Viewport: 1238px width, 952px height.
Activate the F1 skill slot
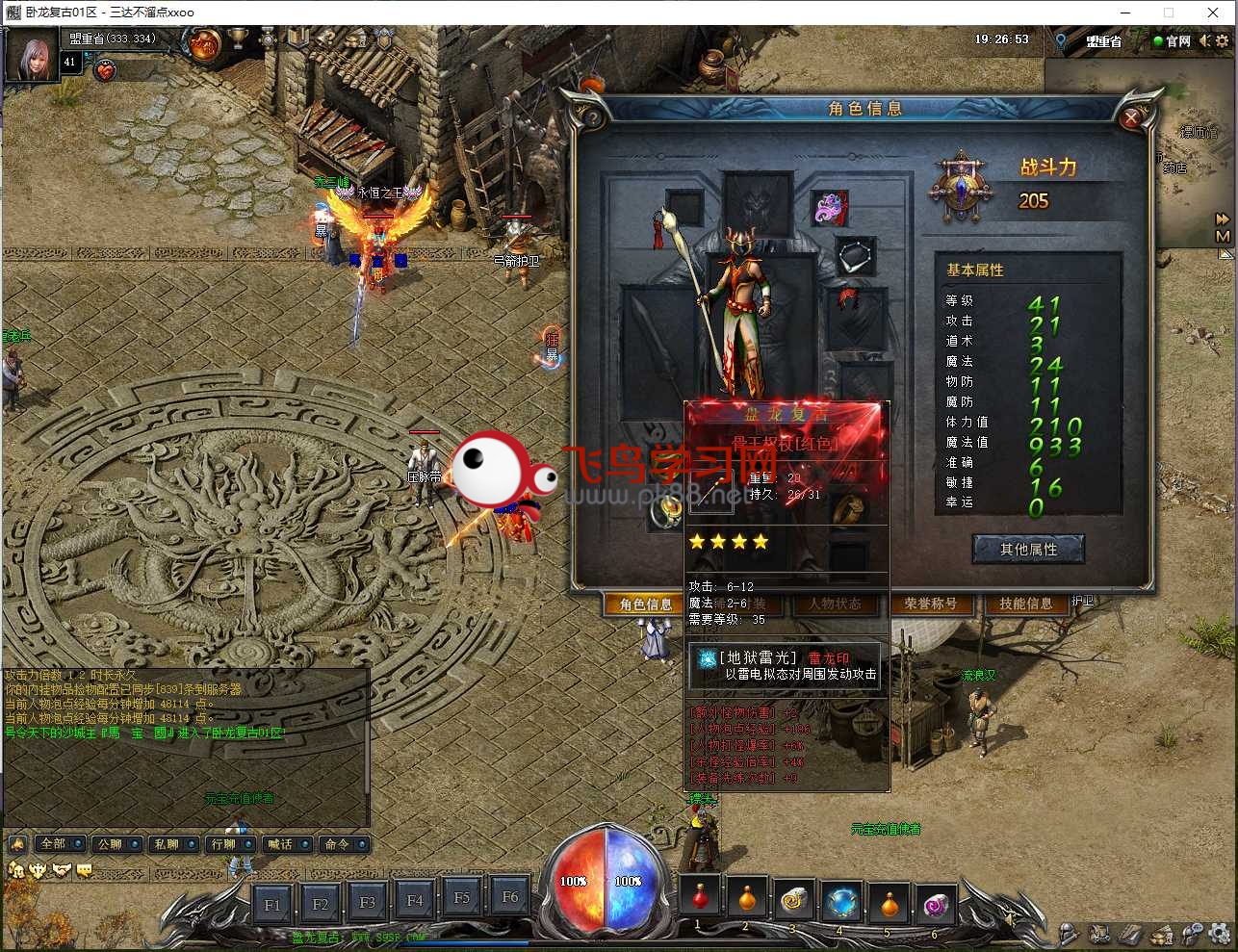(x=272, y=904)
